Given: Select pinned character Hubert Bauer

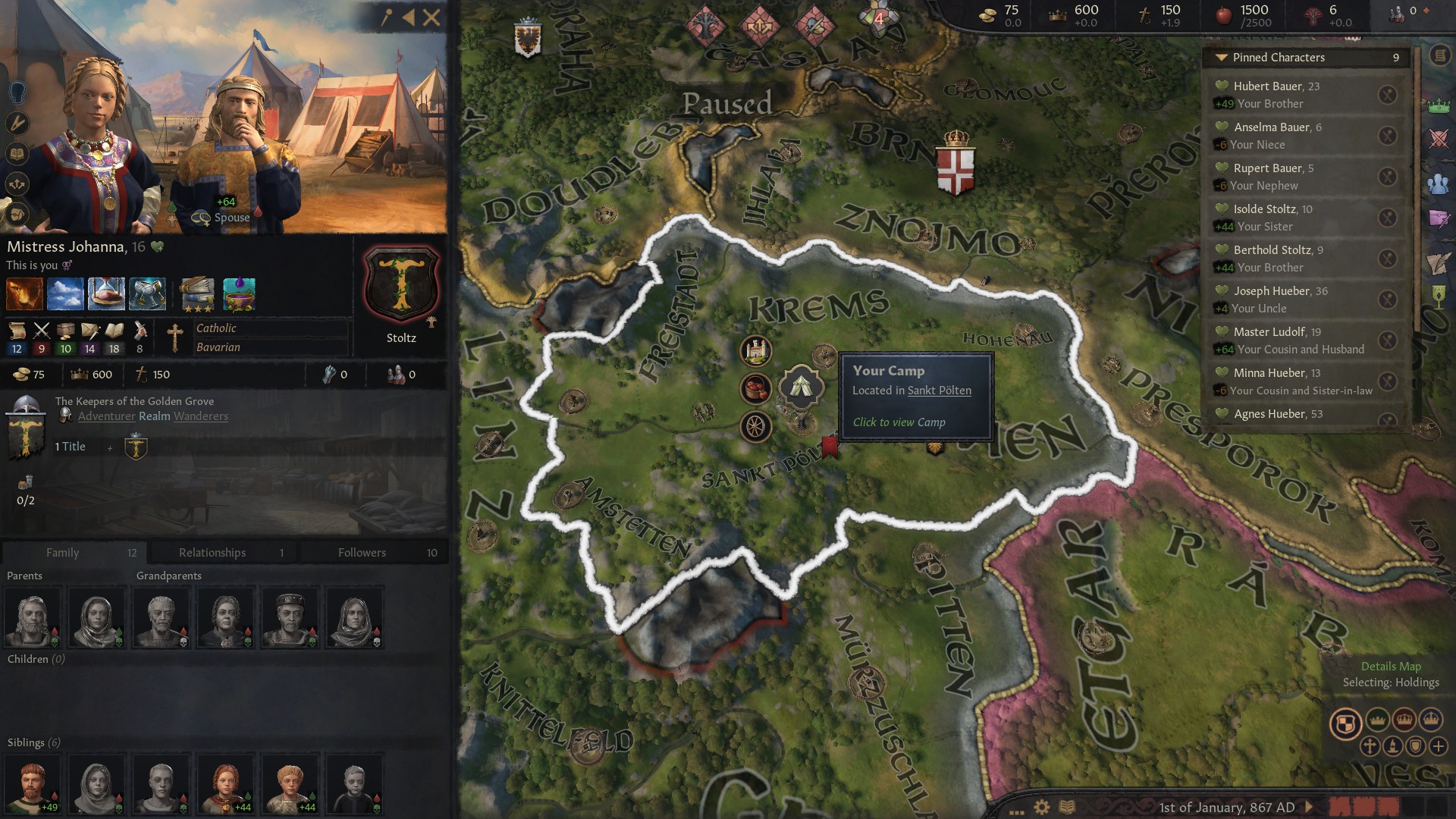Looking at the screenshot, I should point(1276,86).
